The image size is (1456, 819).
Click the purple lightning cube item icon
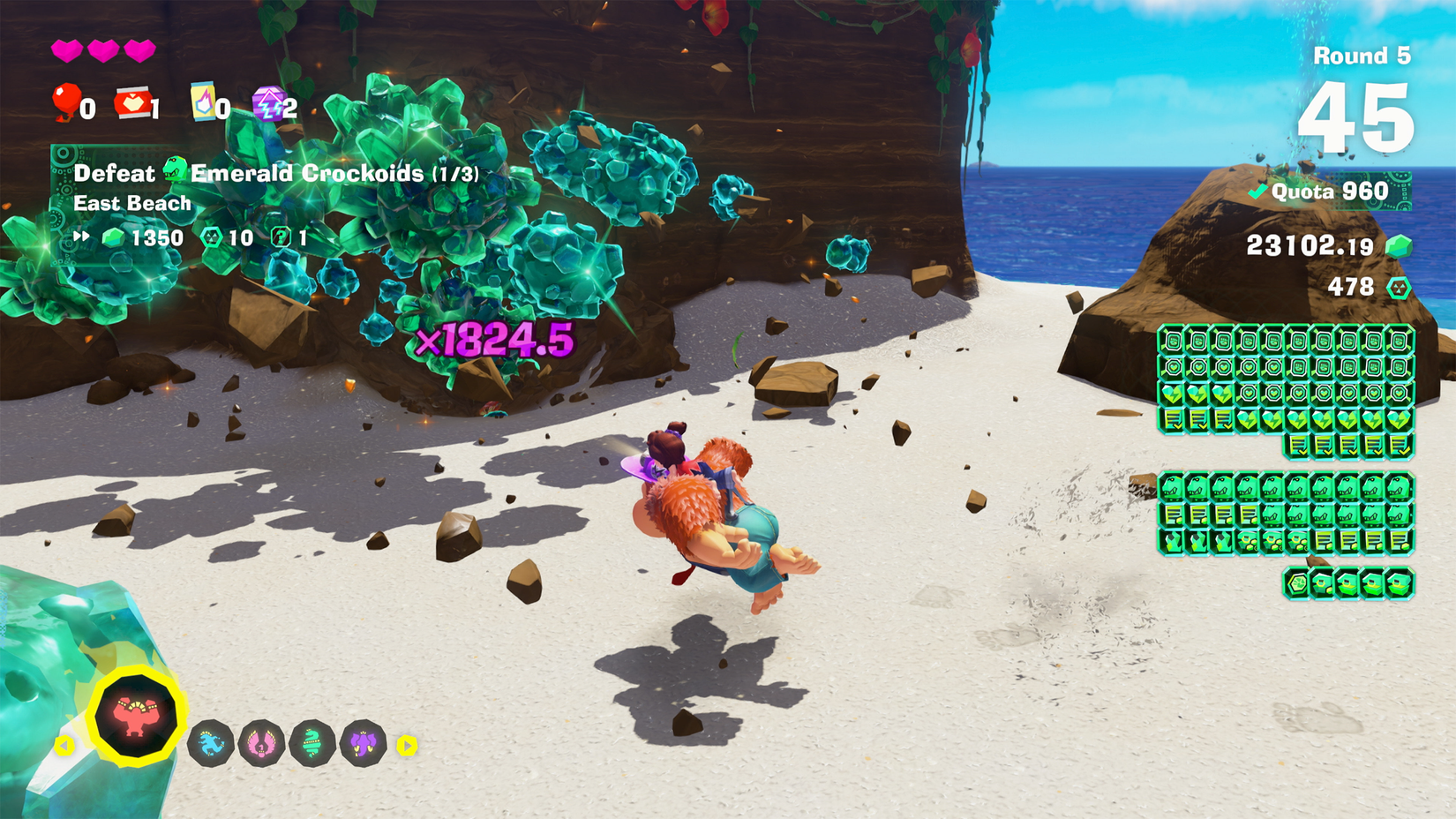click(269, 103)
